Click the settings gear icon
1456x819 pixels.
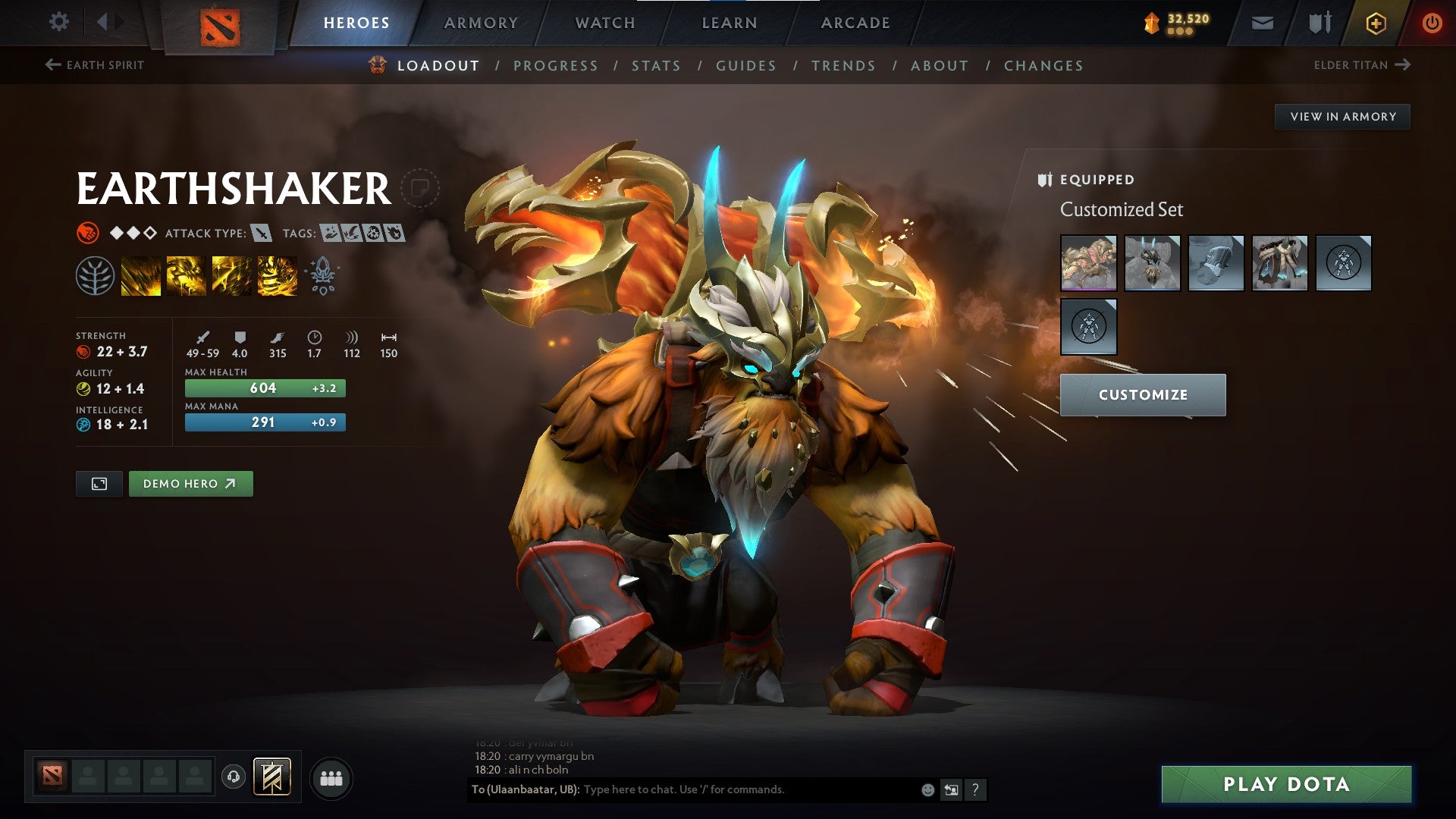click(58, 22)
